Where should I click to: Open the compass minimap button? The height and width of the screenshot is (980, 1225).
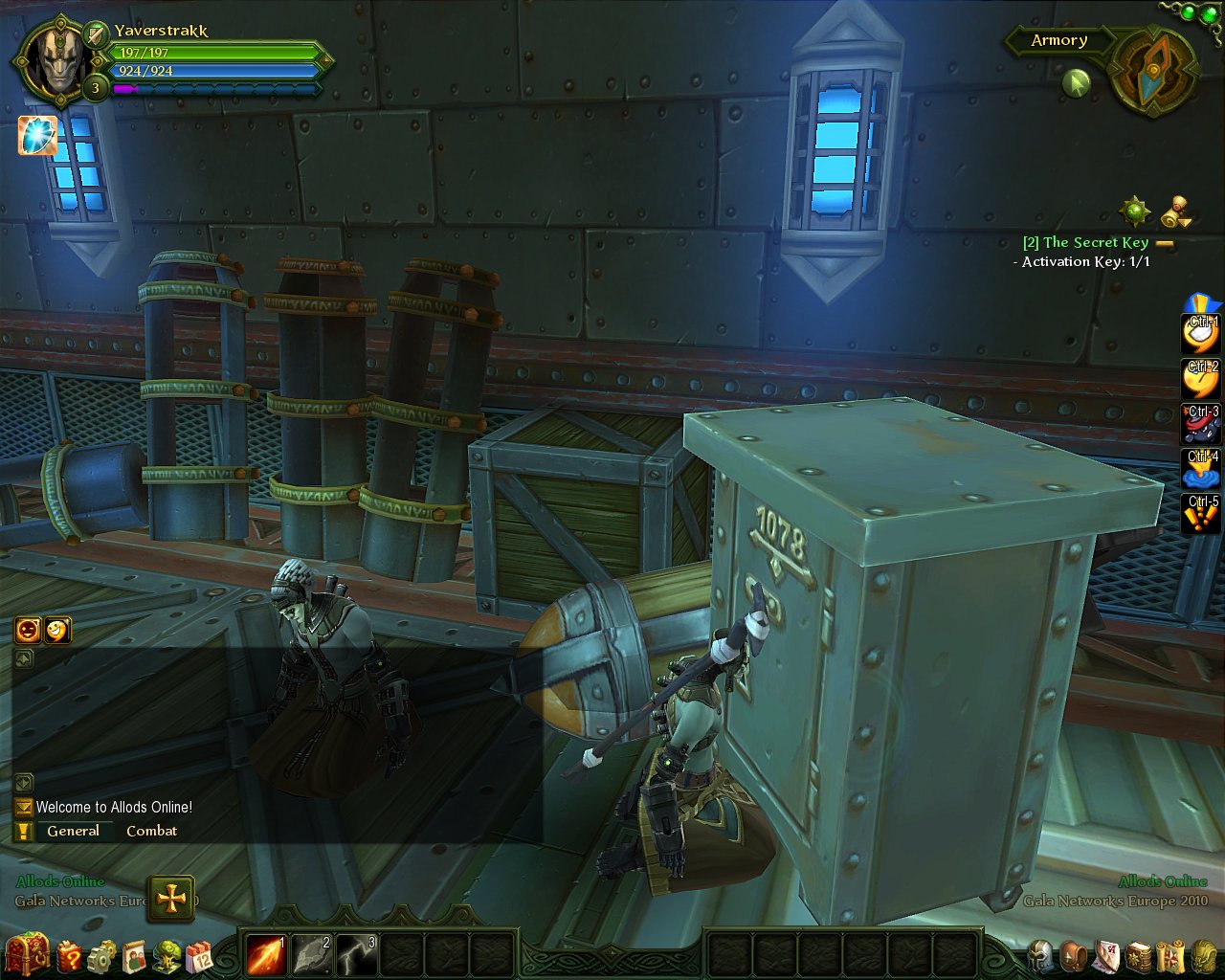point(1156,67)
